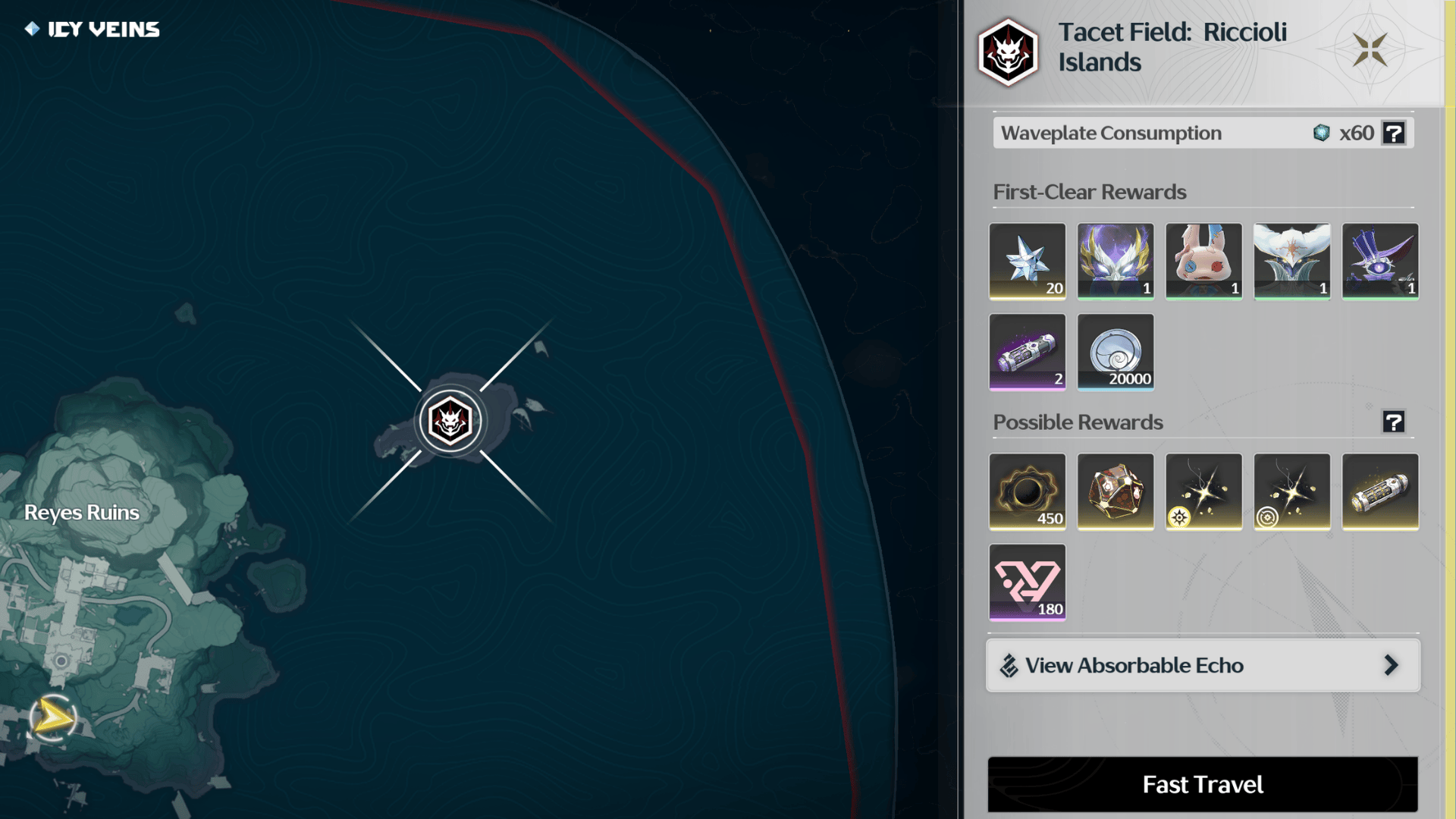Viewport: 1456px width, 819px height.
Task: View the white-winged echo reward
Action: (x=1291, y=261)
